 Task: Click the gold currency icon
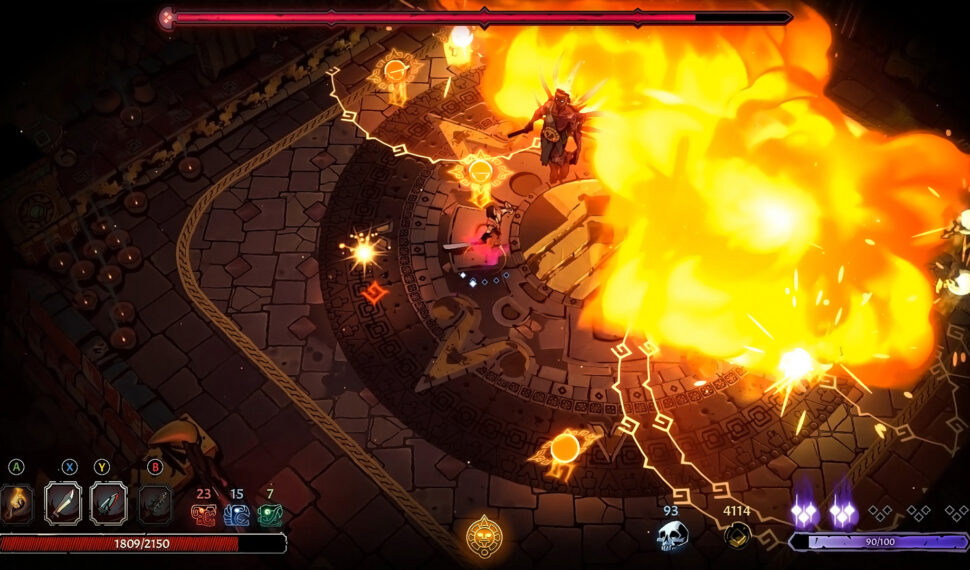click(738, 536)
